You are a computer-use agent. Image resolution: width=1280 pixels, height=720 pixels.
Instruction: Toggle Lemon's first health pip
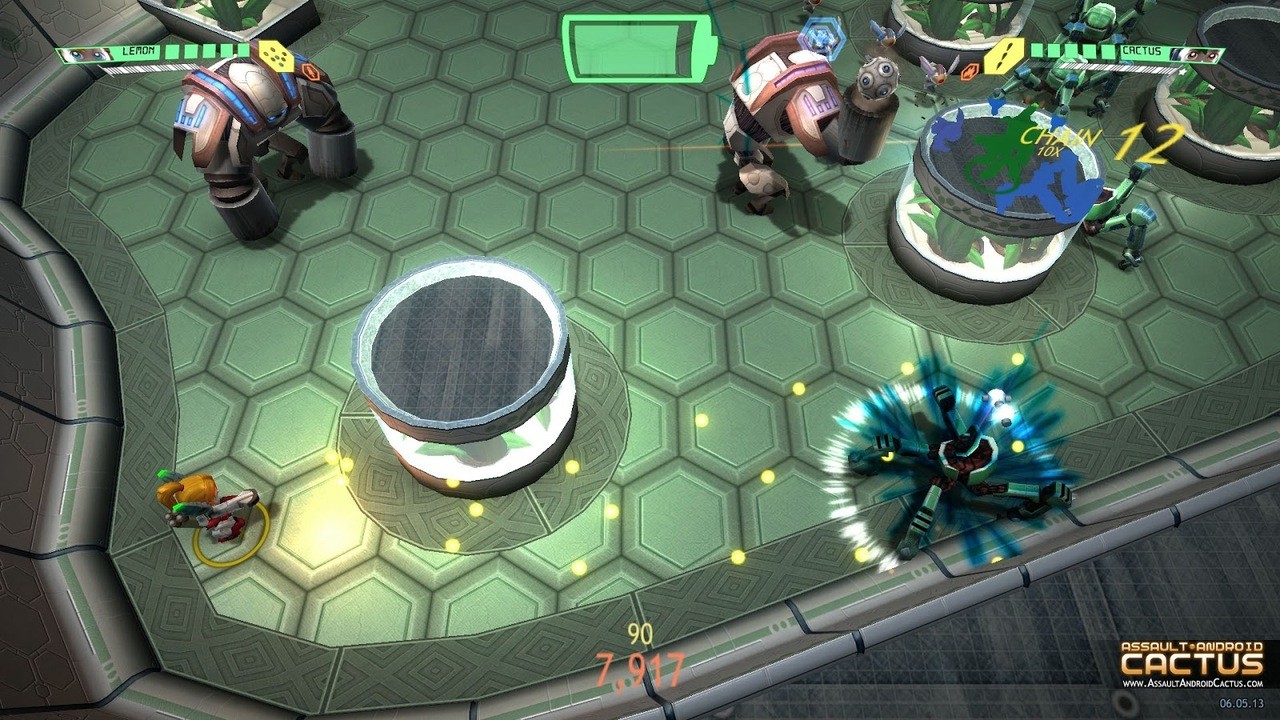coord(170,50)
